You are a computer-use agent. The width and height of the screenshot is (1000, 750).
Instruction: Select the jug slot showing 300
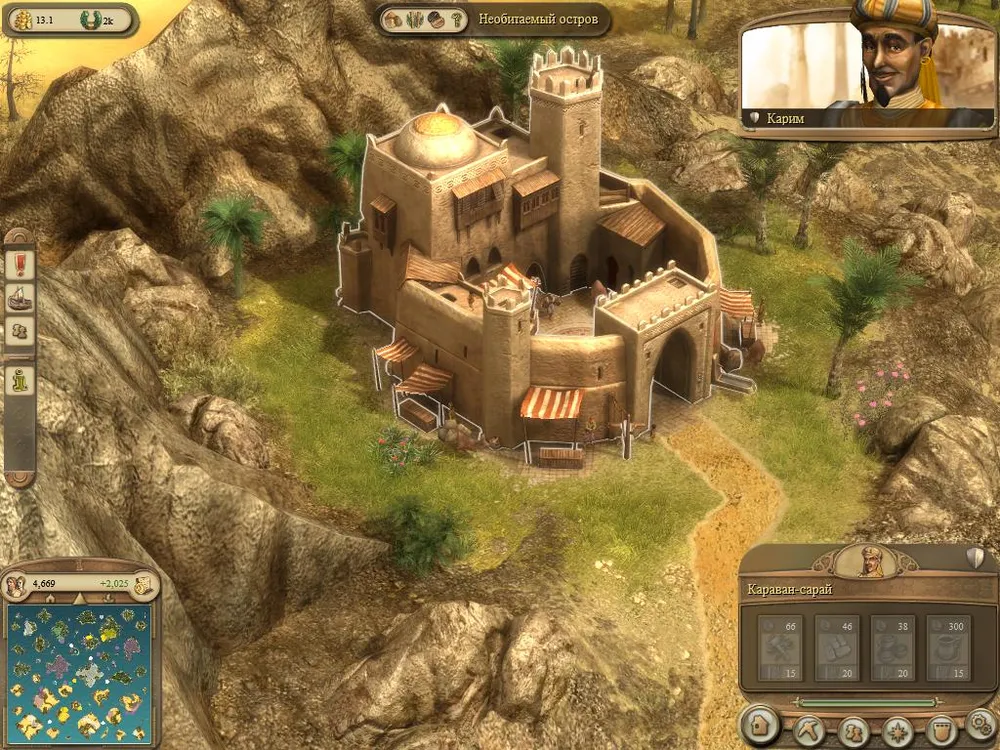pyautogui.click(x=948, y=647)
